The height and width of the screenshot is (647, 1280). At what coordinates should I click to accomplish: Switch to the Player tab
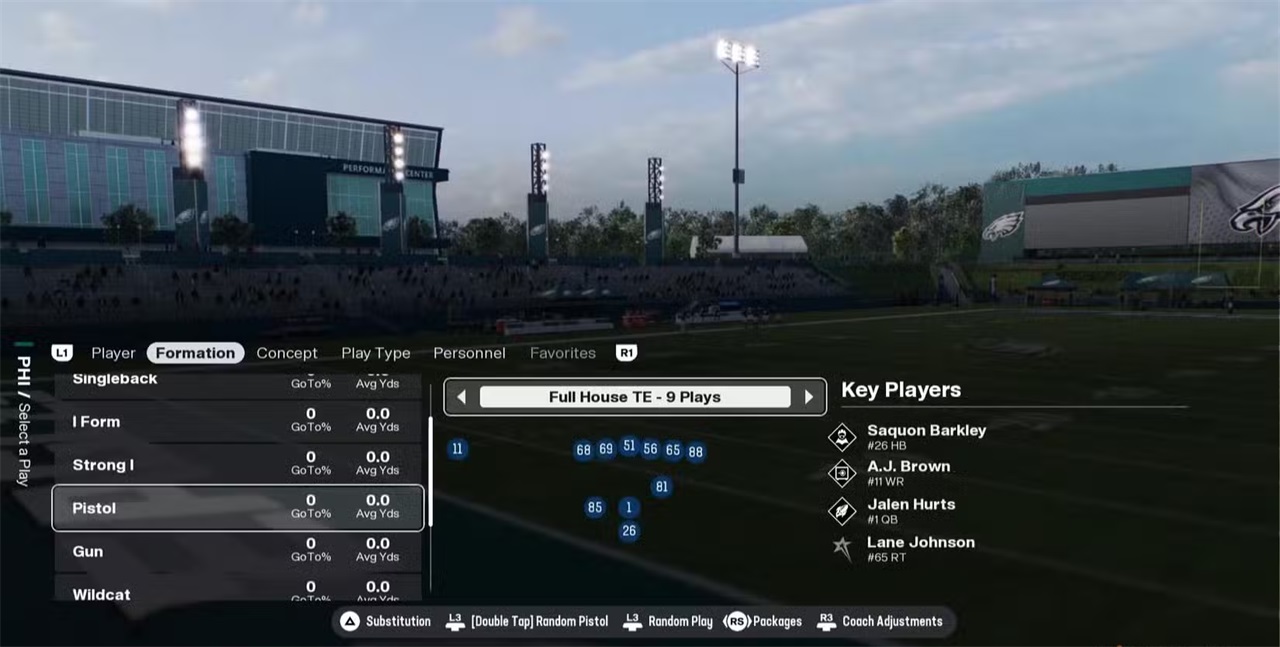click(x=113, y=353)
